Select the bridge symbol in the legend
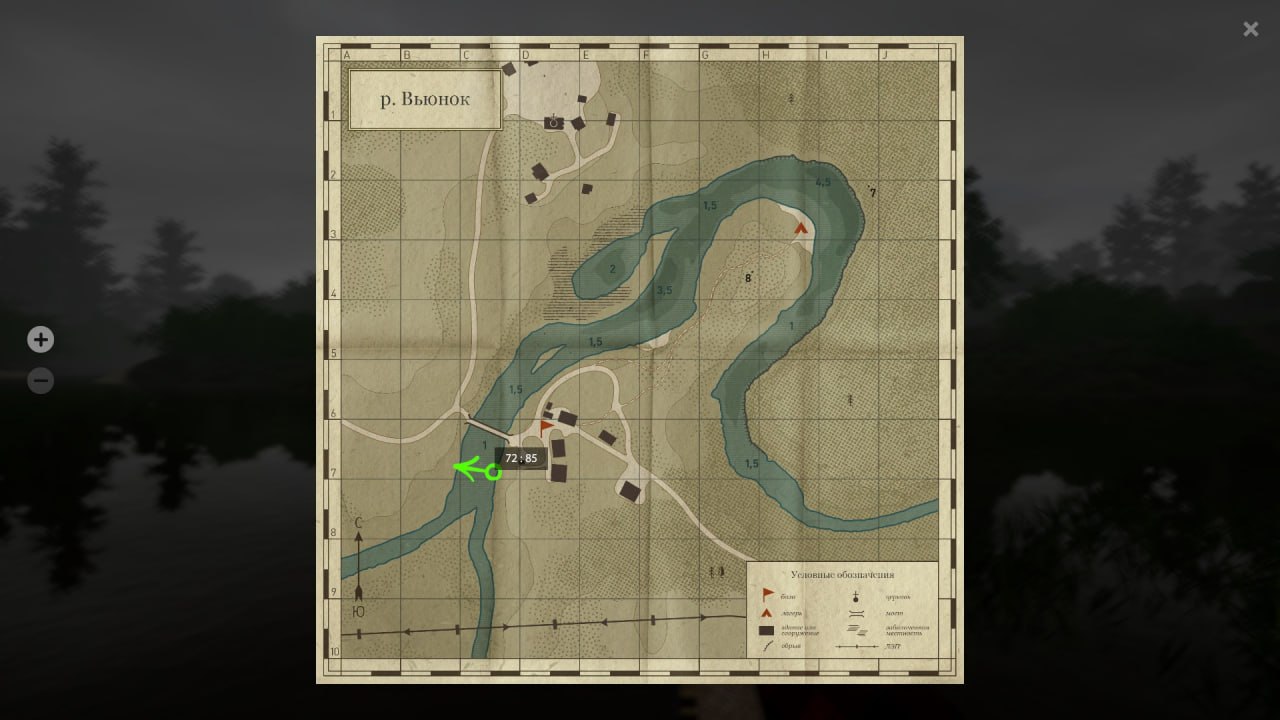The height and width of the screenshot is (720, 1280). 856,613
